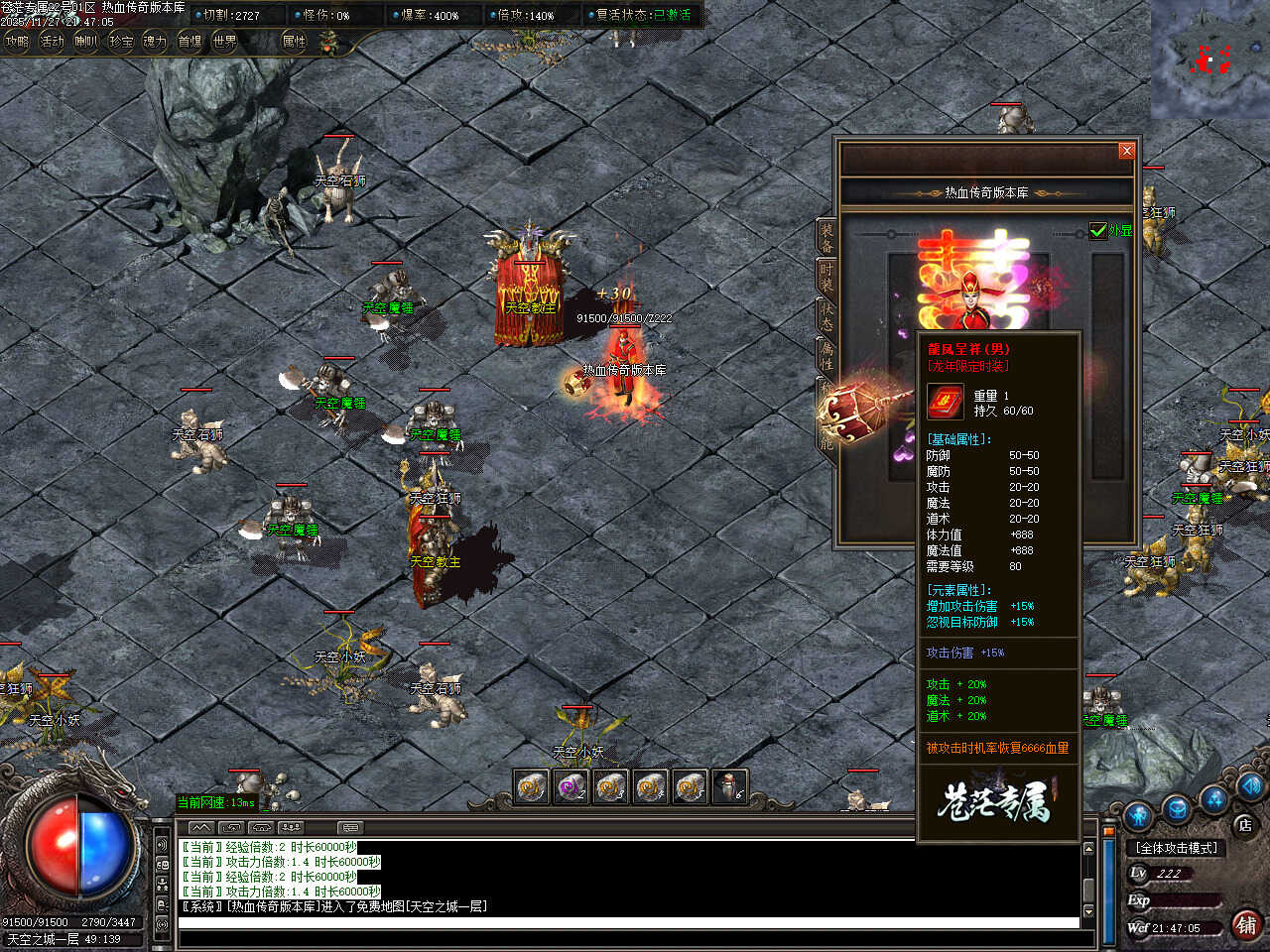Open the minimap
Viewport: 1270px width, 952px height.
1209,59
